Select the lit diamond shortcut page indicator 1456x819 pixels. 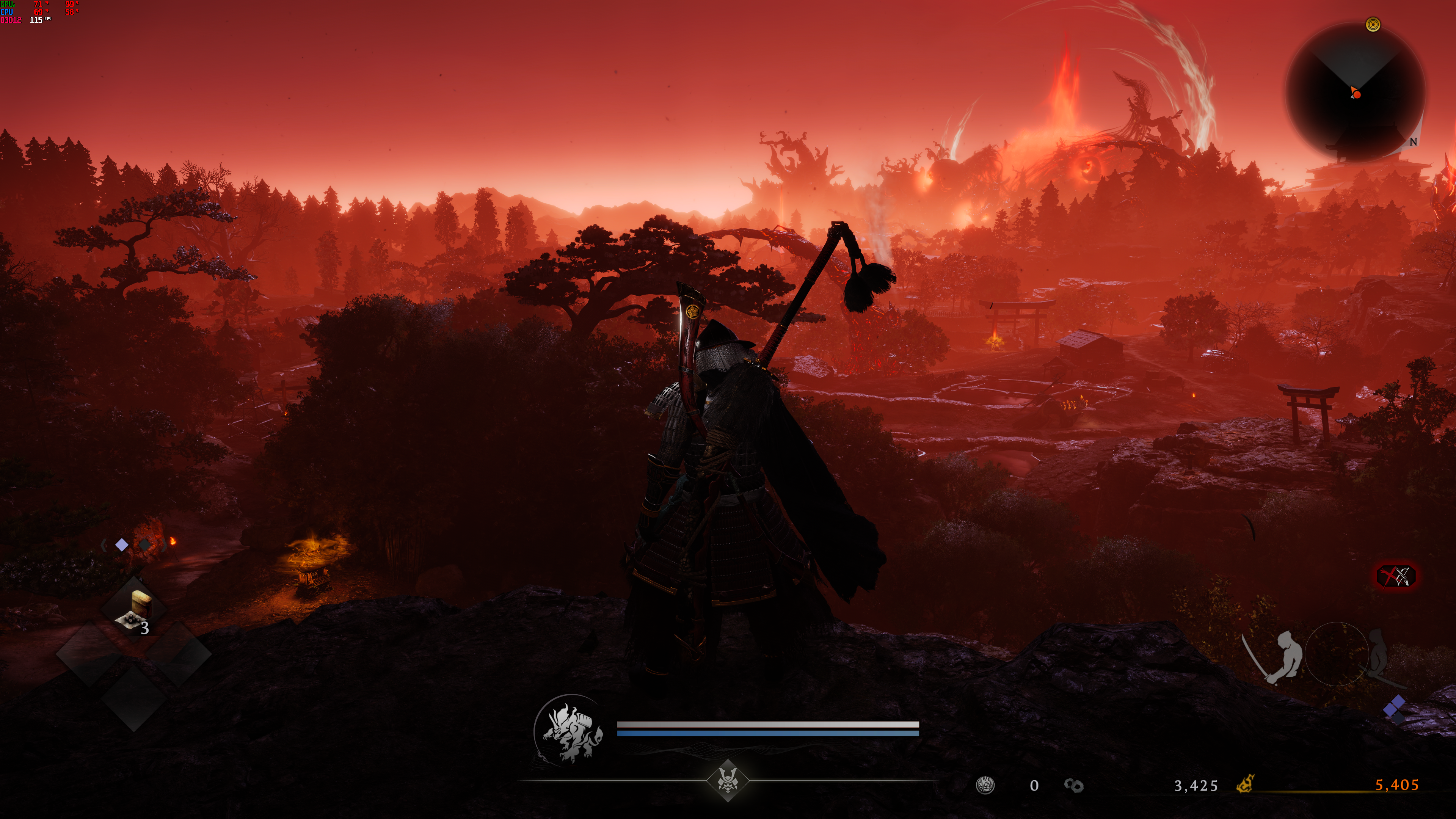pos(121,545)
